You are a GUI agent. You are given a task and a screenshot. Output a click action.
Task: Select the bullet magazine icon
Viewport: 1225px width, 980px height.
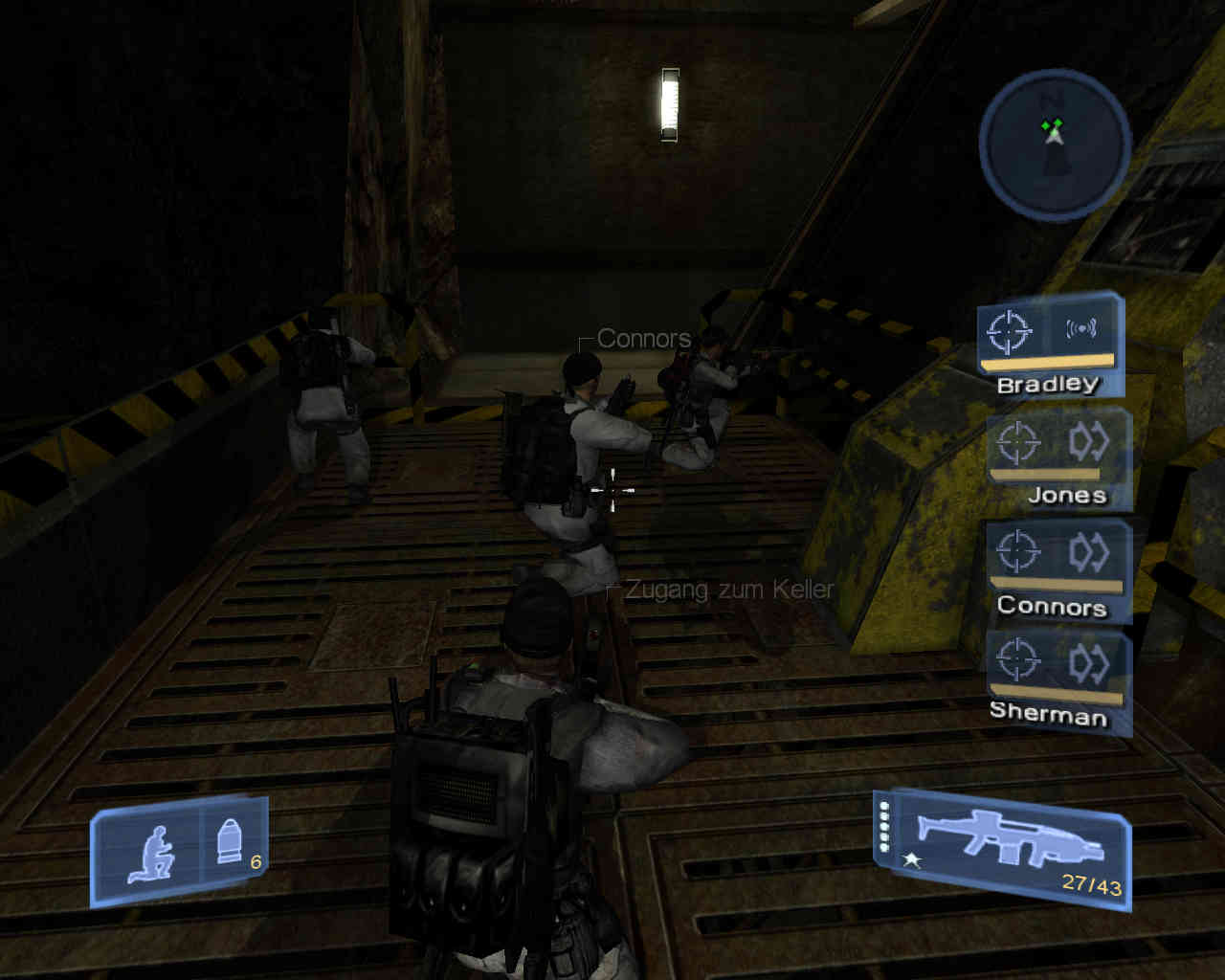pos(230,843)
